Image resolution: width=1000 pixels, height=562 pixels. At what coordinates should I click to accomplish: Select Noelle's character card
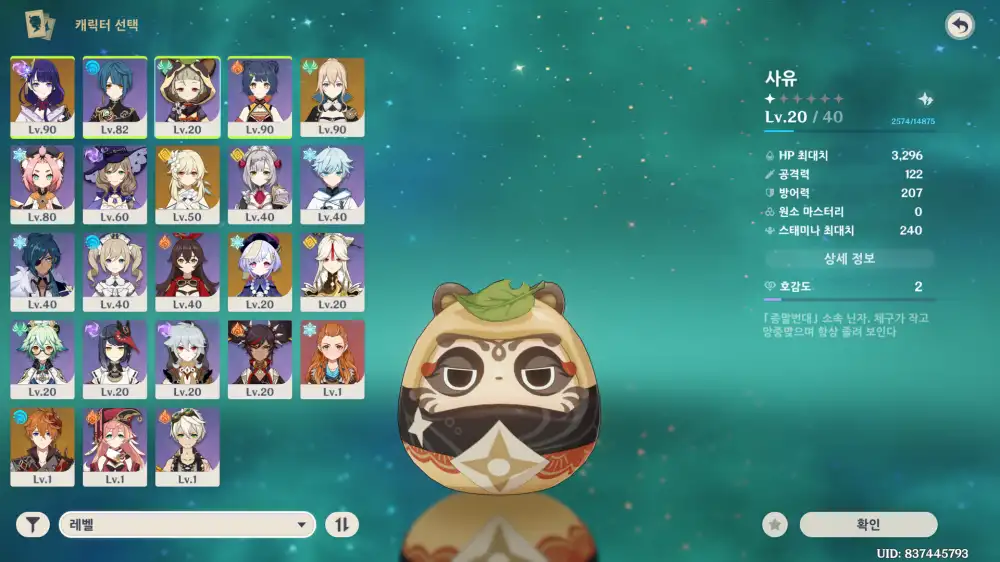(x=260, y=185)
